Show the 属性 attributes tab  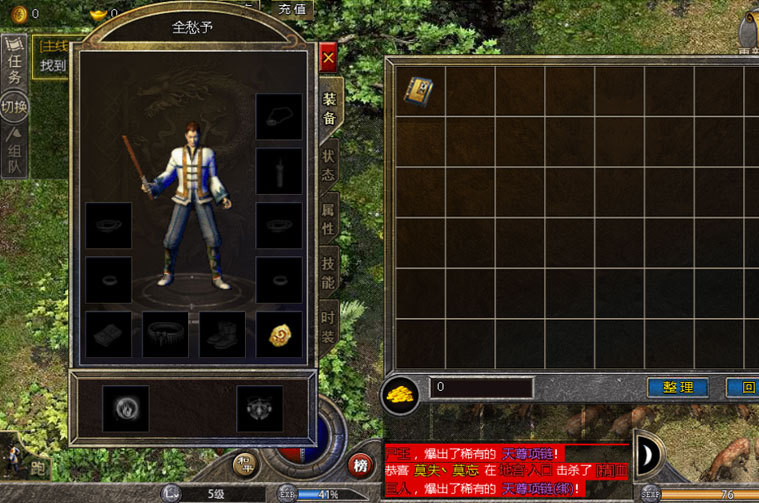click(329, 220)
